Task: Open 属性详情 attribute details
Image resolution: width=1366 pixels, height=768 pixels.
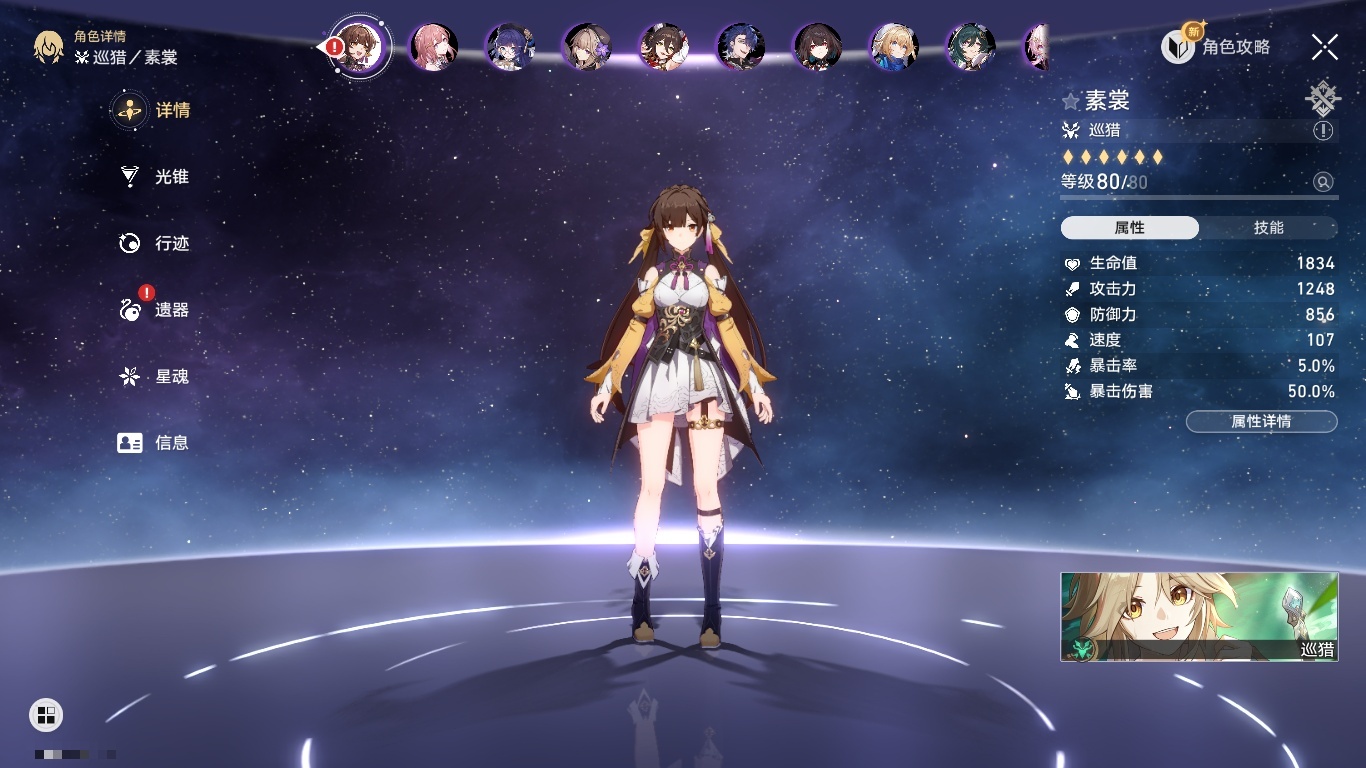Action: pyautogui.click(x=1261, y=421)
